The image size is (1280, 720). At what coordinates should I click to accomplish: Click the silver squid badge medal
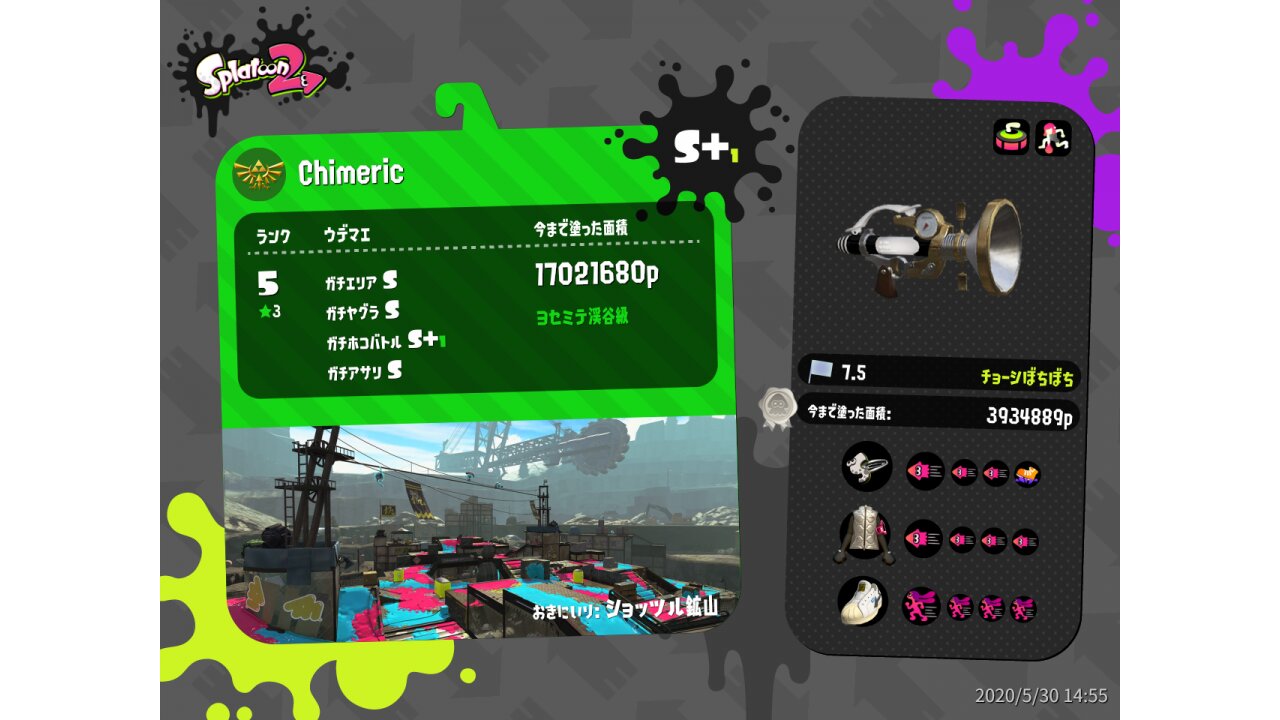(776, 408)
